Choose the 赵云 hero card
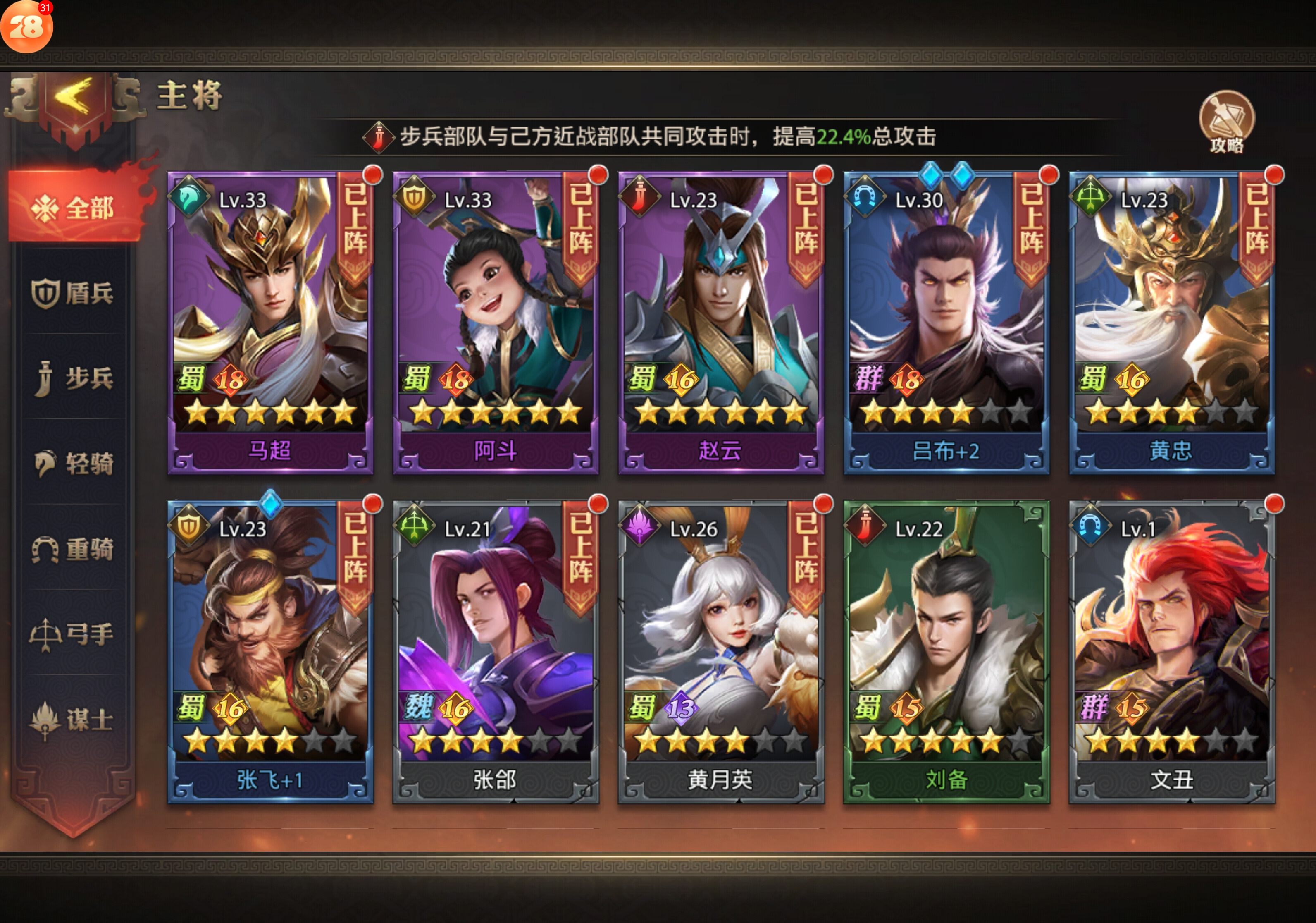The height and width of the screenshot is (923, 1316). pyautogui.click(x=720, y=323)
